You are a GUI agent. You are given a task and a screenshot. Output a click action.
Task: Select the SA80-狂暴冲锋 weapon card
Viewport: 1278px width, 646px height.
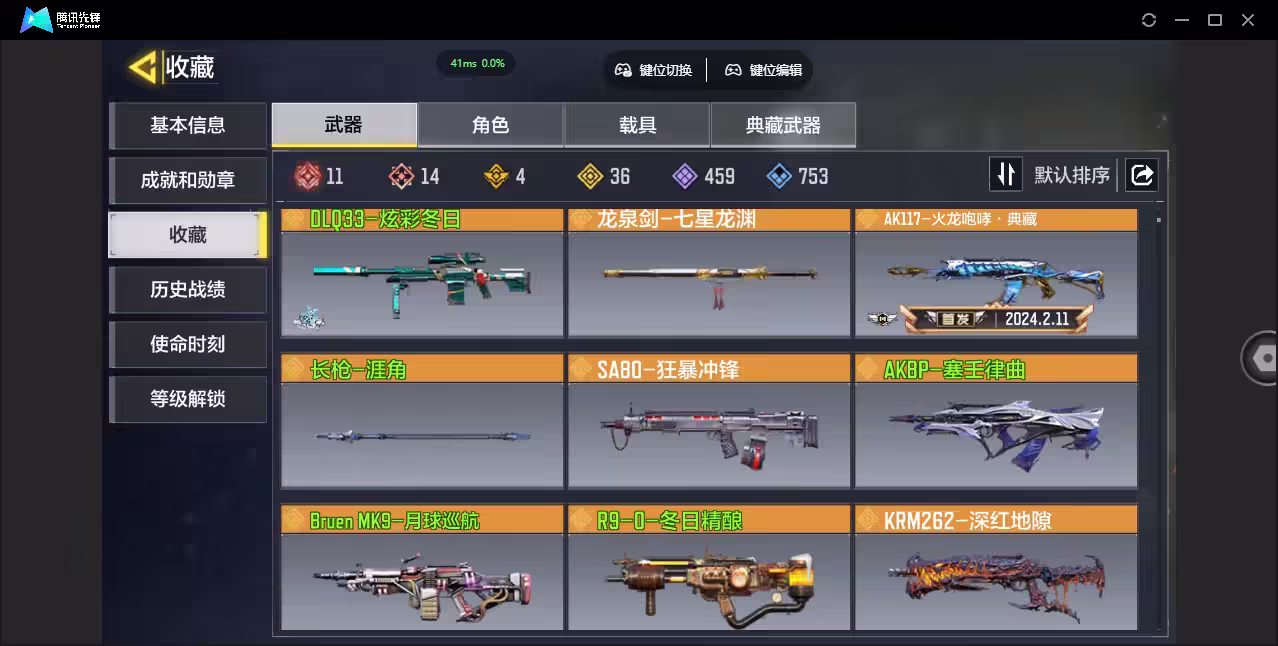click(x=709, y=422)
